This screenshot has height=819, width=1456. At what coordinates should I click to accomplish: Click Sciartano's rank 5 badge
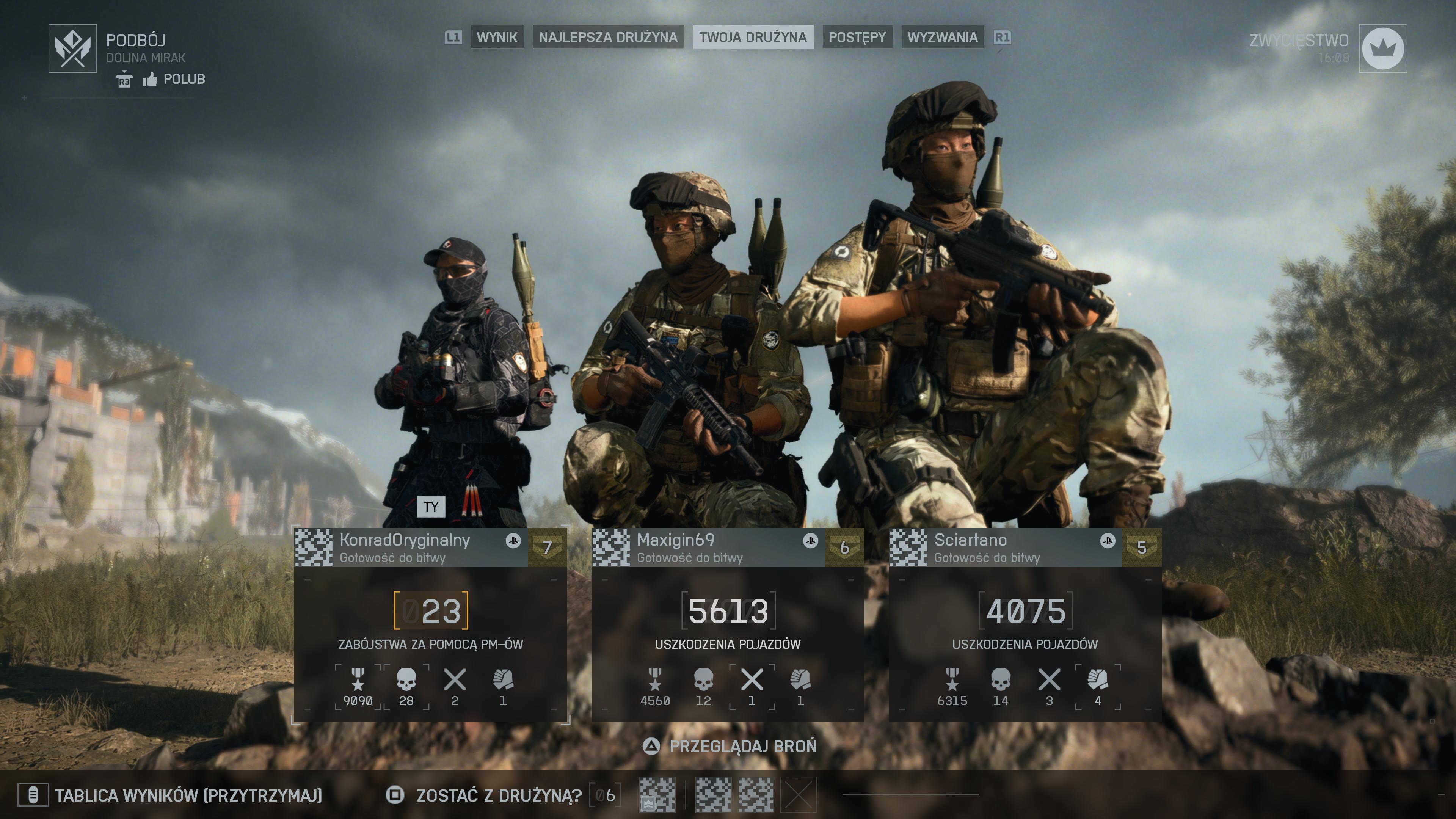(1141, 547)
